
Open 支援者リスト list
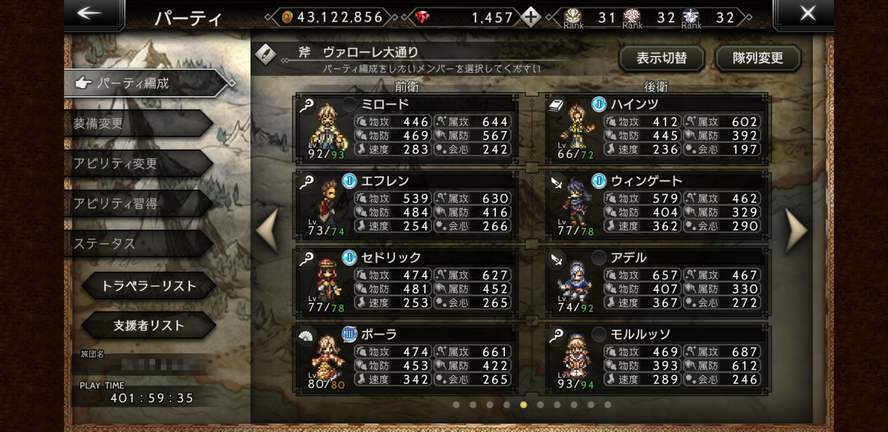(x=148, y=326)
